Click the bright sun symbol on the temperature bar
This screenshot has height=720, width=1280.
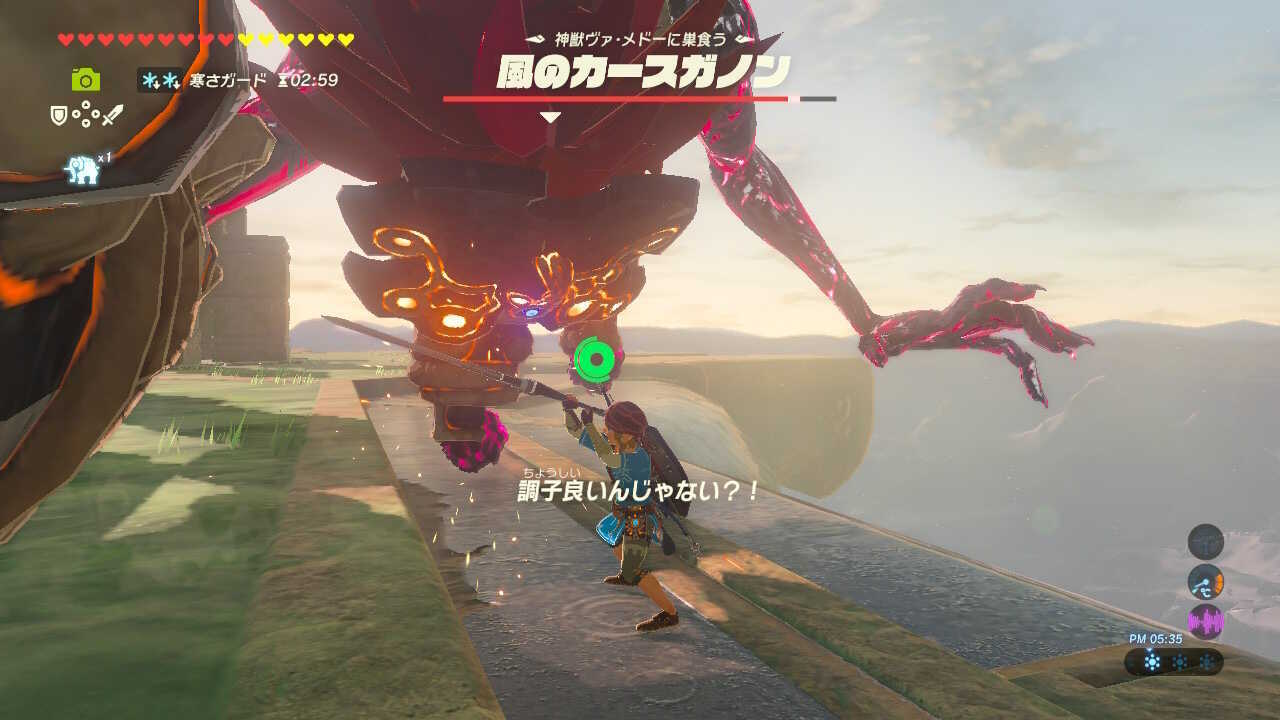(1151, 661)
